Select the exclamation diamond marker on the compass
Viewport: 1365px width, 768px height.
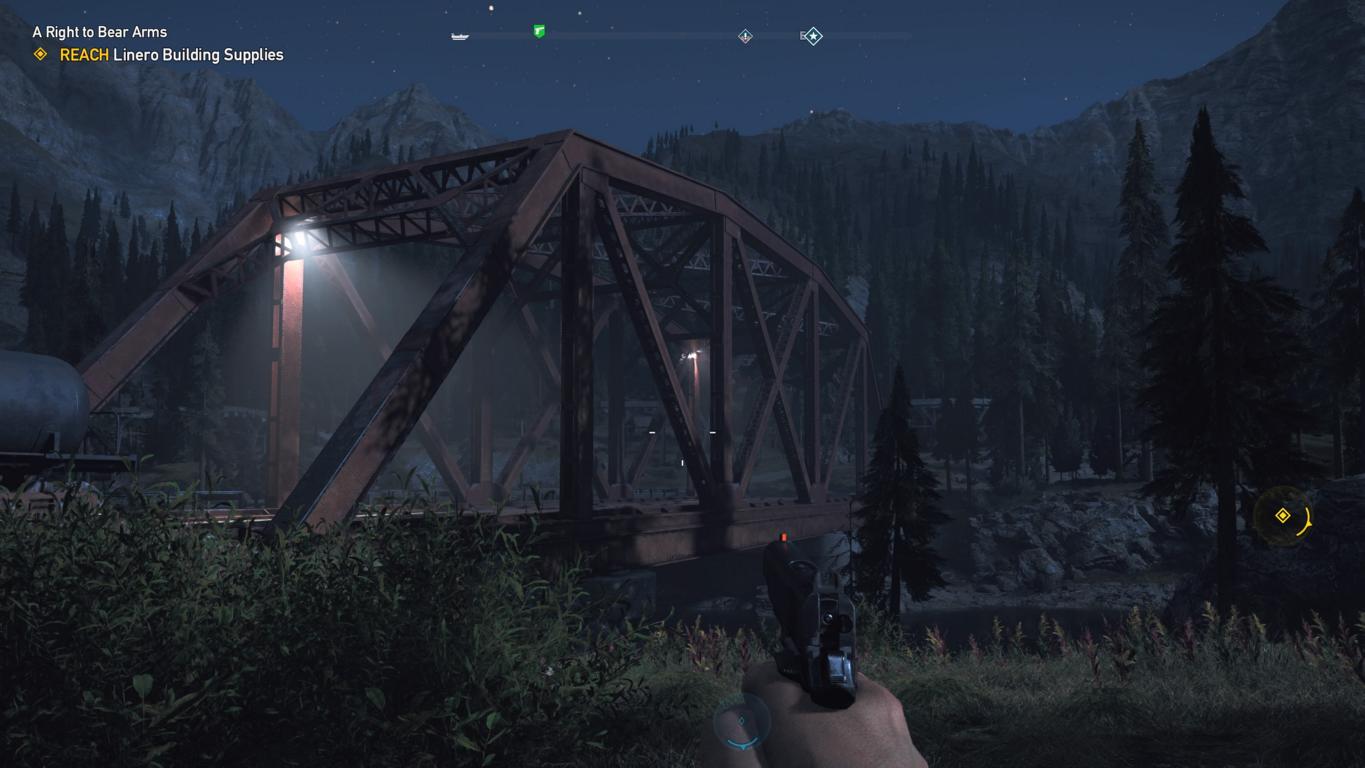tap(744, 36)
